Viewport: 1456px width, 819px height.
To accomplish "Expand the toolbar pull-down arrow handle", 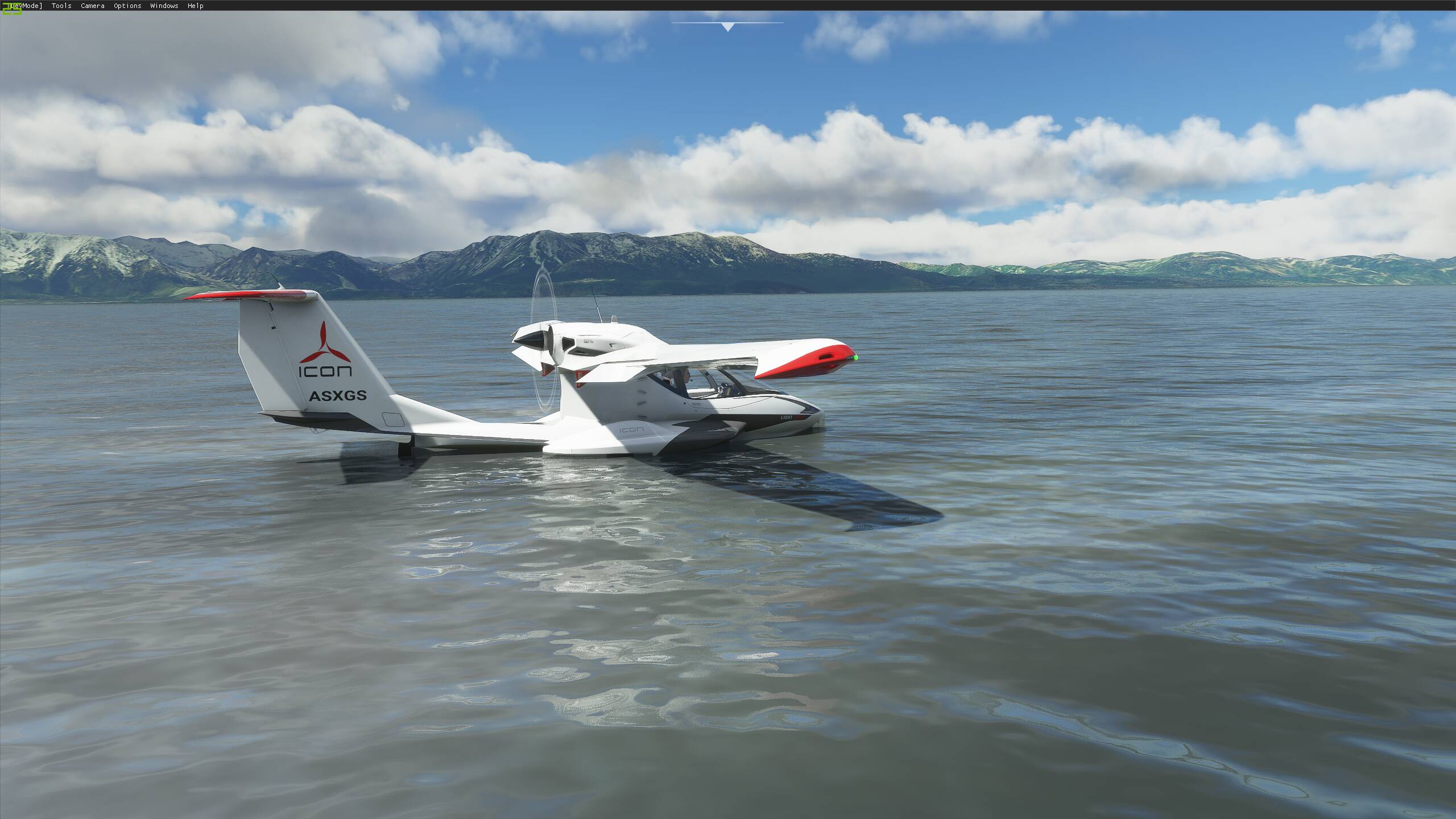I will click(727, 26).
